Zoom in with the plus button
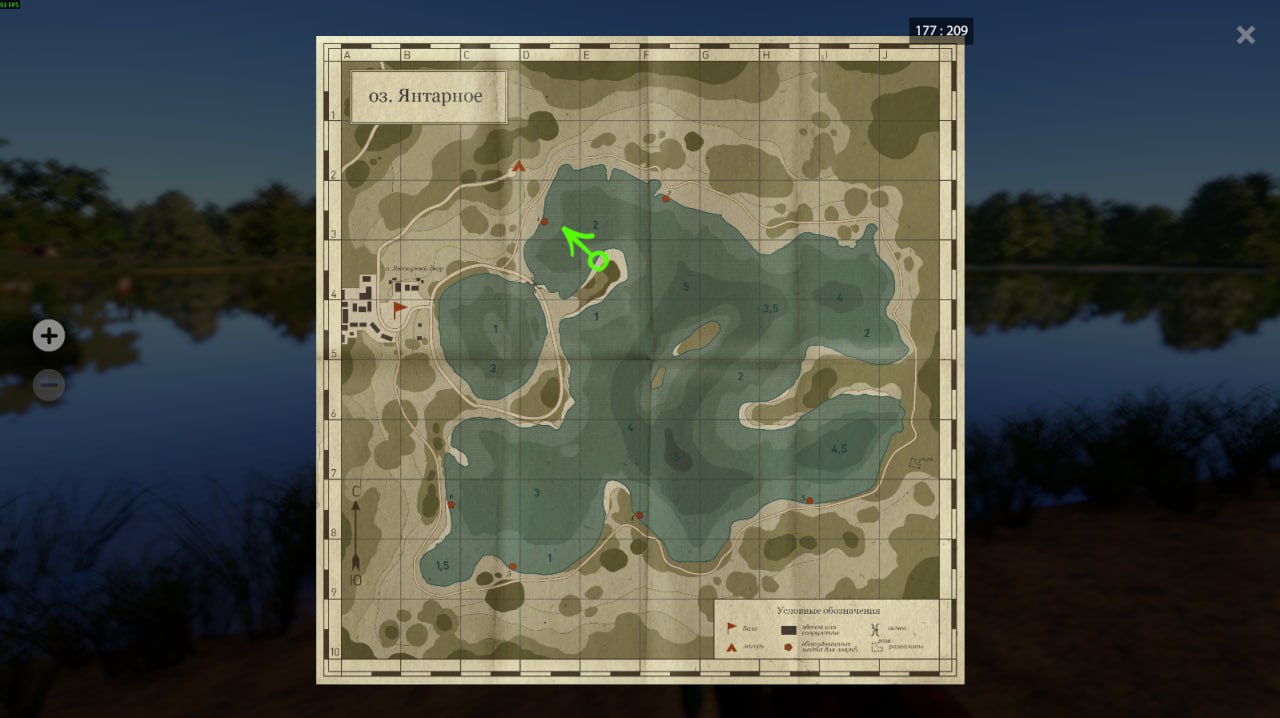The image size is (1280, 718). [x=49, y=336]
